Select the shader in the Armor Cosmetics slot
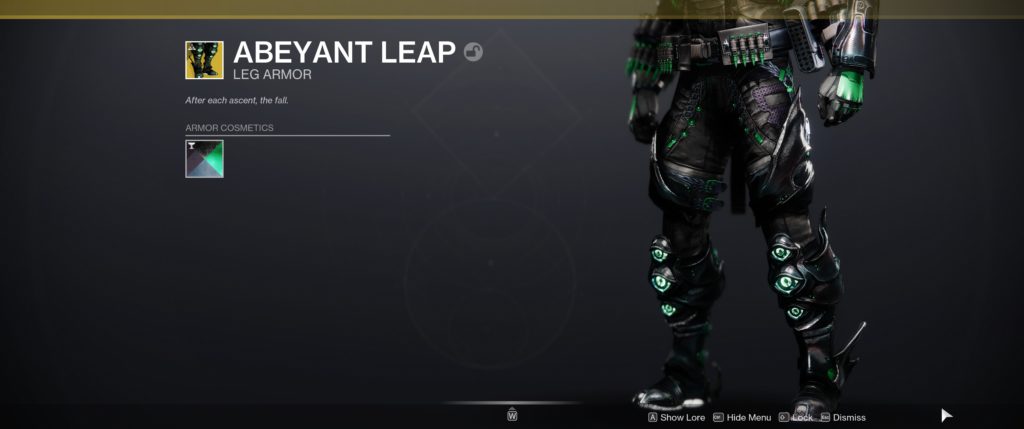1024x429 pixels. [x=204, y=159]
